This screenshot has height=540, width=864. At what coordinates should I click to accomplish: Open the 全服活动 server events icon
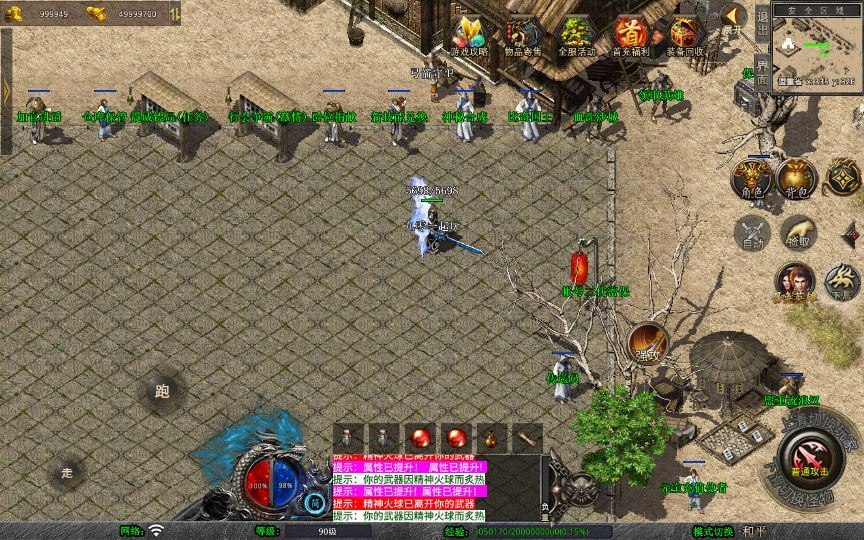point(576,34)
